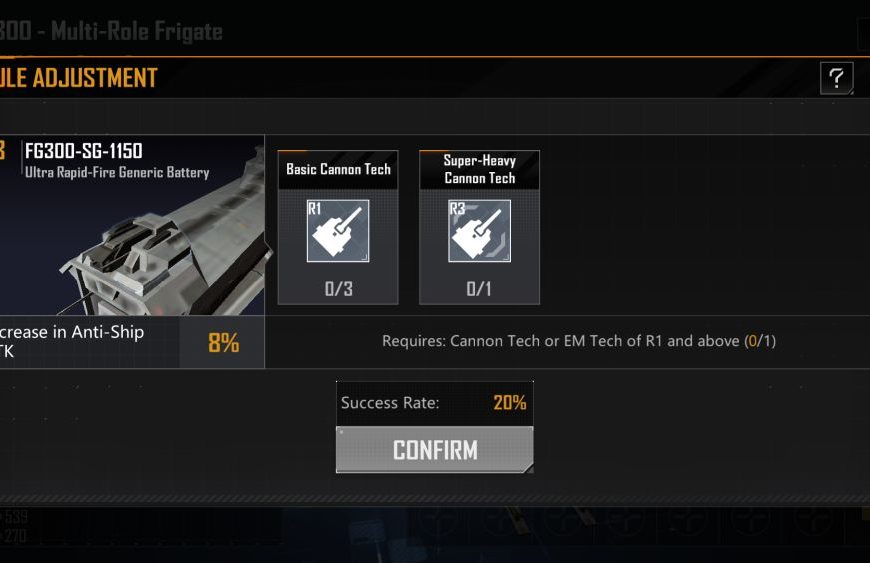Screen dimensions: 870x563
Task: Choose the Super-Heavy Cannon Tech card
Action: (479, 228)
